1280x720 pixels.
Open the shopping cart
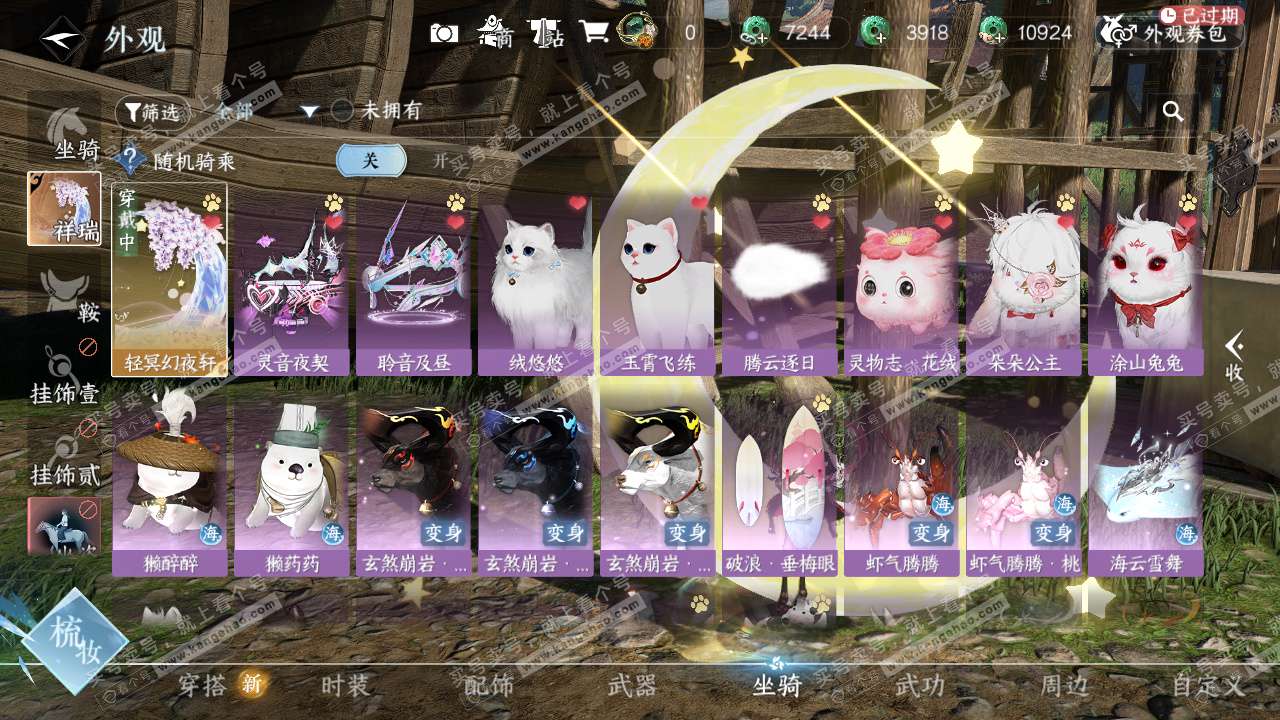pos(593,32)
